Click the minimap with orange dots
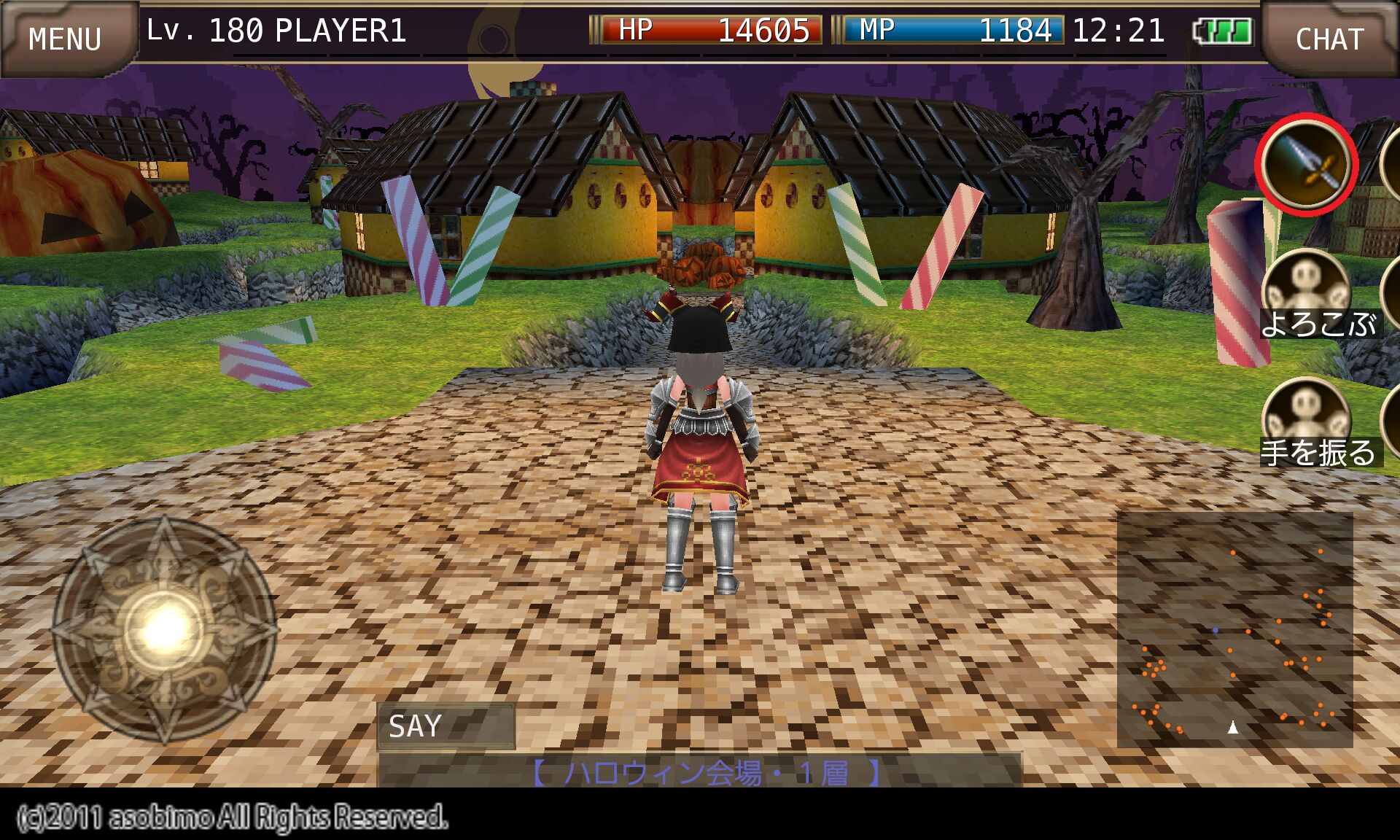 click(1234, 629)
